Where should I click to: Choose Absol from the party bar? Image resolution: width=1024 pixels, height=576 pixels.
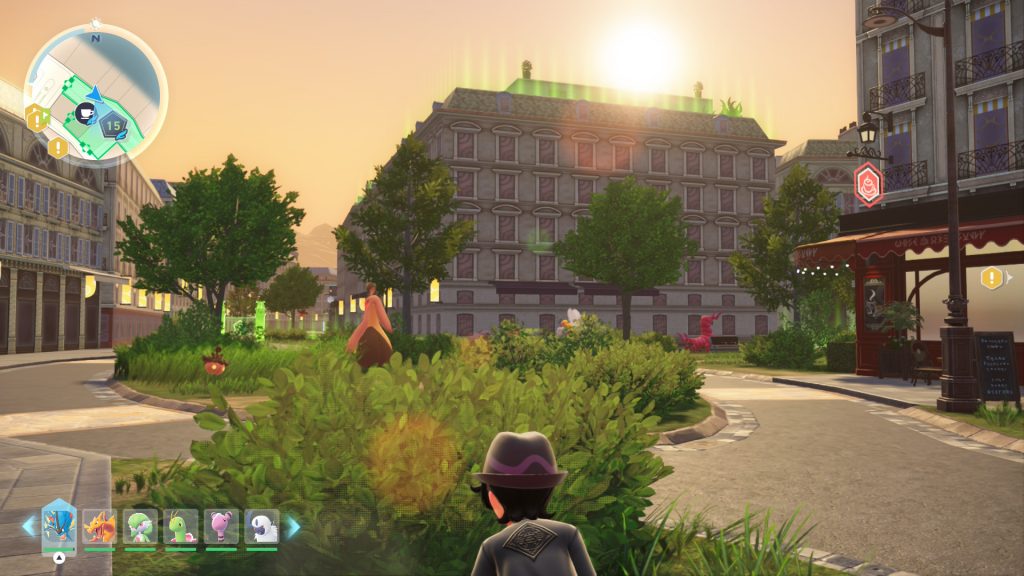[x=262, y=526]
